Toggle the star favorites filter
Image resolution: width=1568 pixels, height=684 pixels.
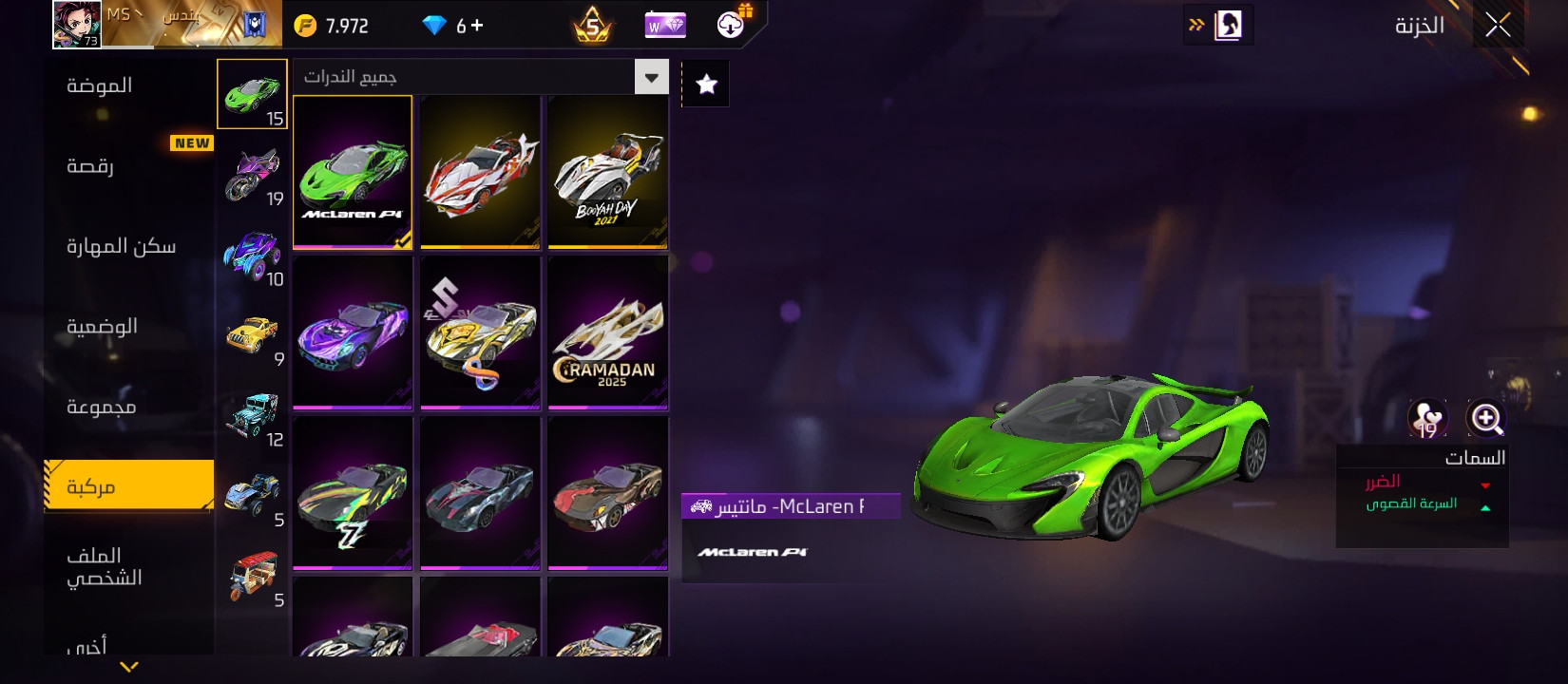tap(706, 85)
